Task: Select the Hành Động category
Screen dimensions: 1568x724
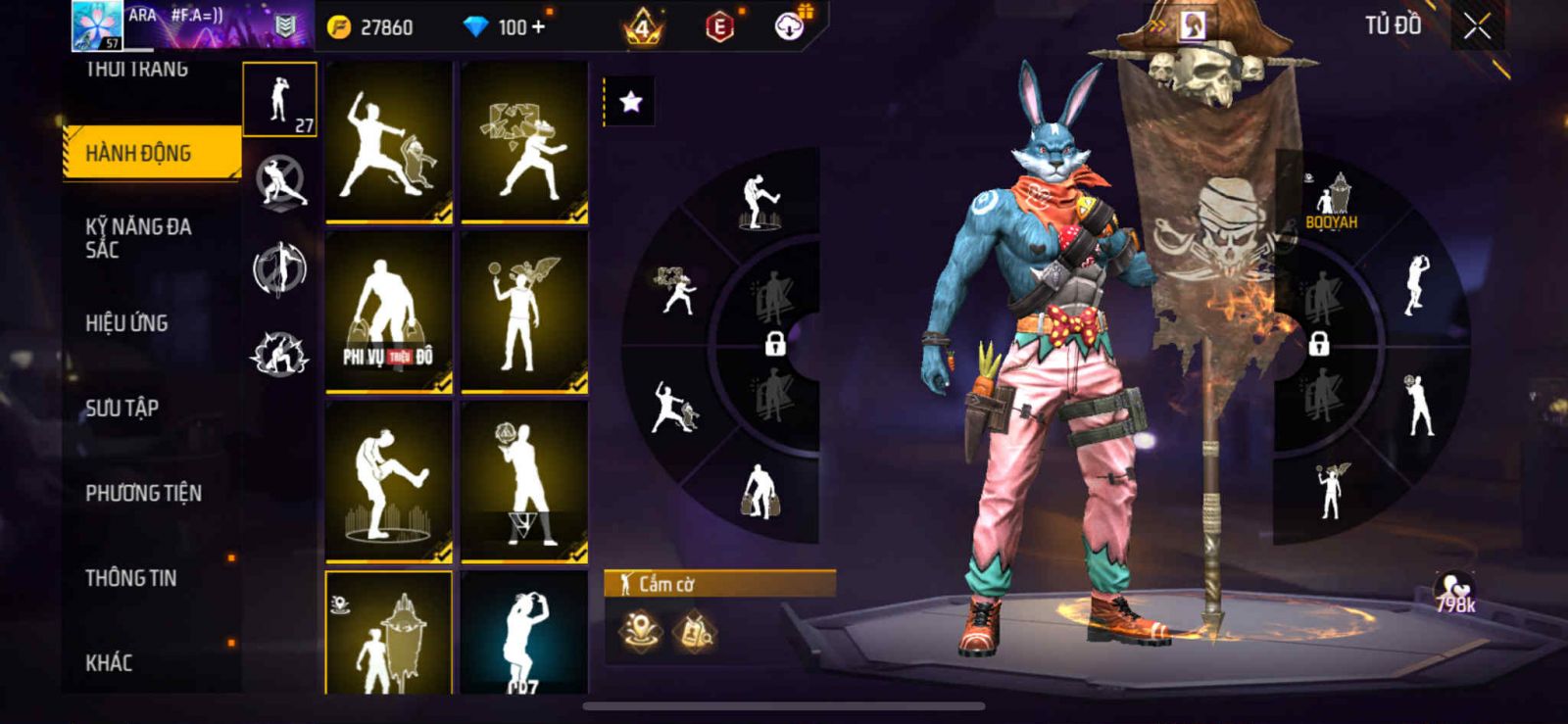Action: click(152, 153)
